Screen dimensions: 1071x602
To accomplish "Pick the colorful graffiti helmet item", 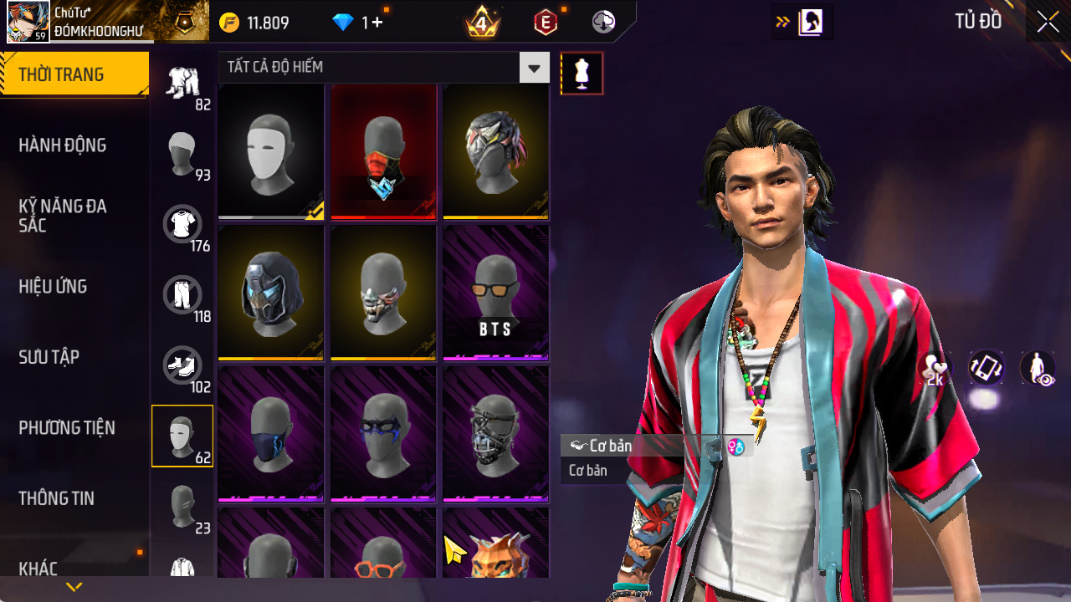I will pyautogui.click(x=496, y=150).
